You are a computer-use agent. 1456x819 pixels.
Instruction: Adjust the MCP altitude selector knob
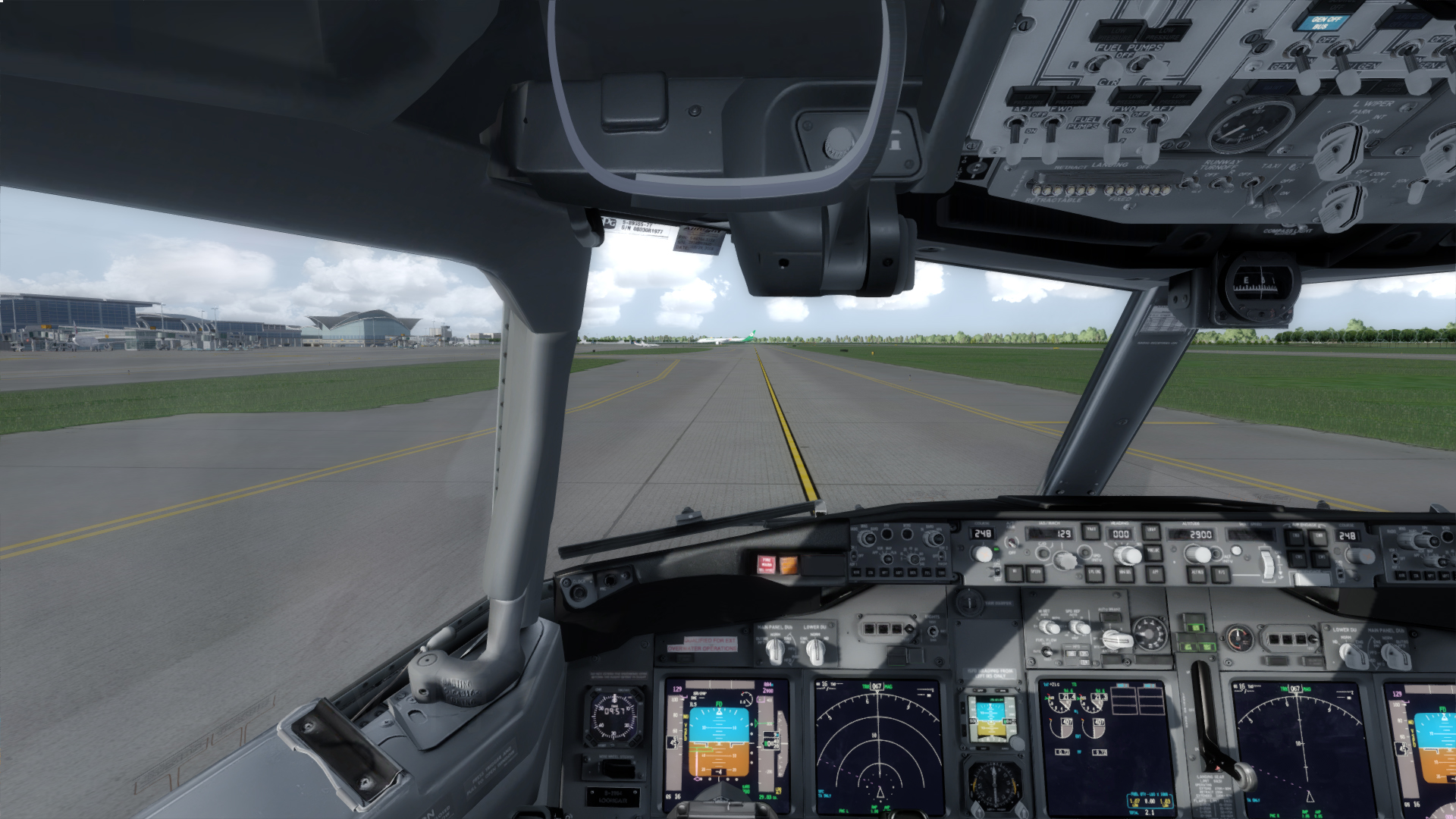coord(1197,554)
